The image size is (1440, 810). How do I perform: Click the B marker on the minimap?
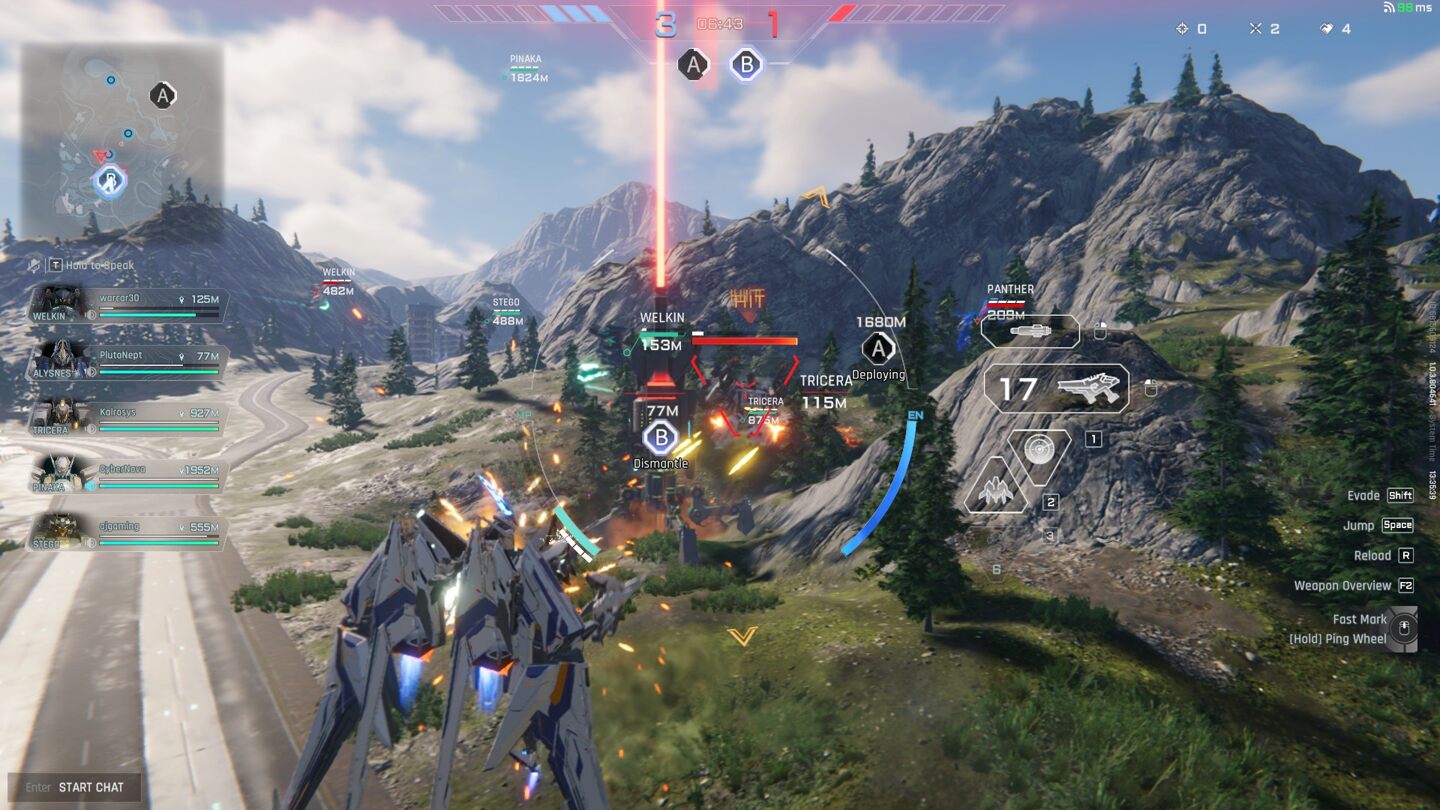click(110, 182)
